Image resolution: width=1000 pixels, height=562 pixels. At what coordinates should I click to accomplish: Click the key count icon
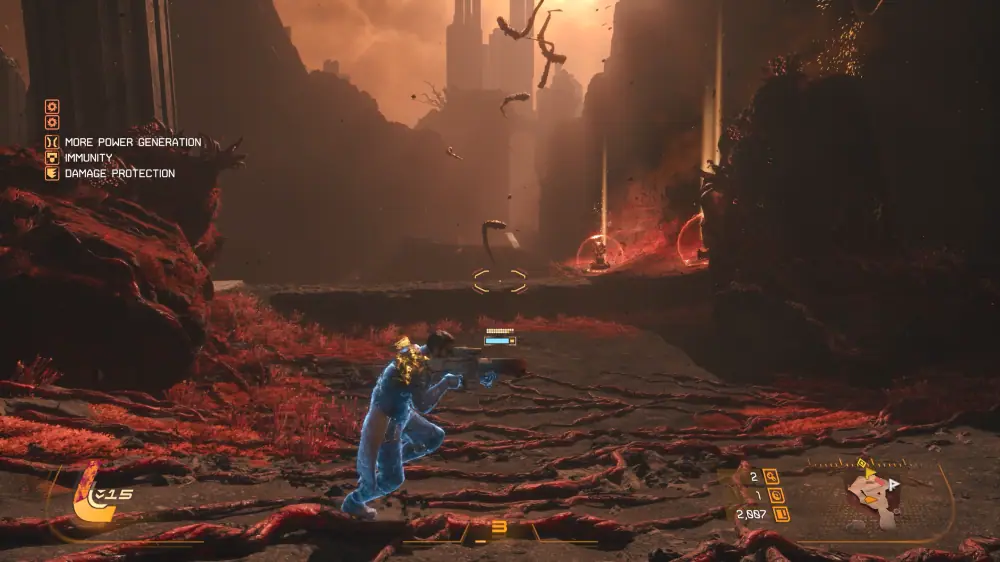(771, 476)
